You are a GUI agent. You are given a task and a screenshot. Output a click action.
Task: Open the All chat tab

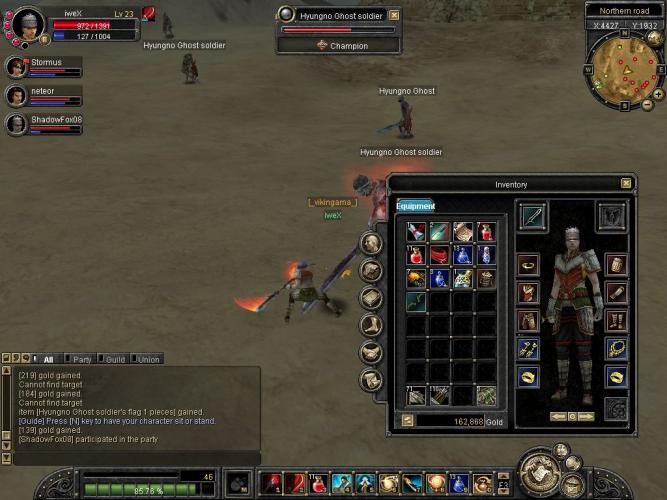(x=48, y=359)
